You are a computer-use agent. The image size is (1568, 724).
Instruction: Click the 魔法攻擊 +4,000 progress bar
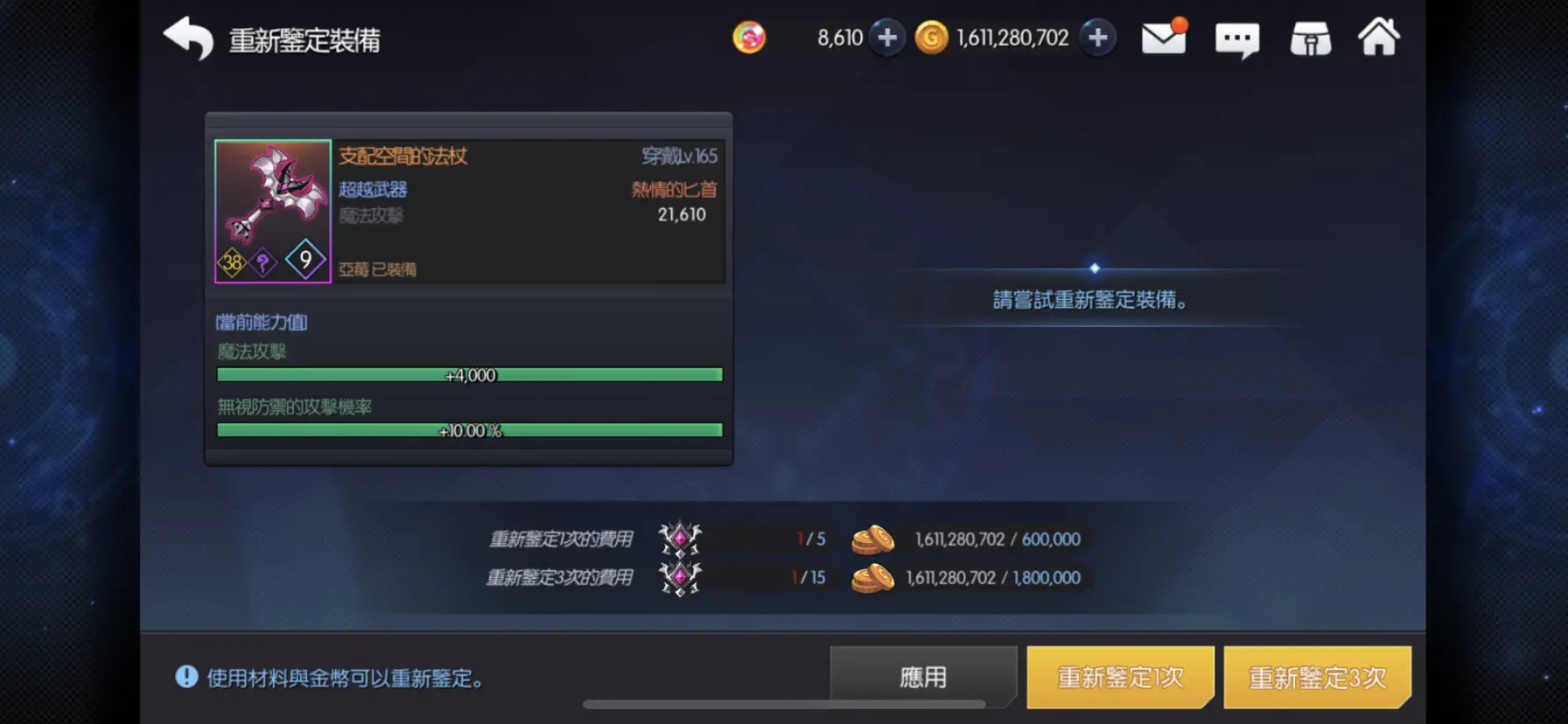(x=469, y=374)
